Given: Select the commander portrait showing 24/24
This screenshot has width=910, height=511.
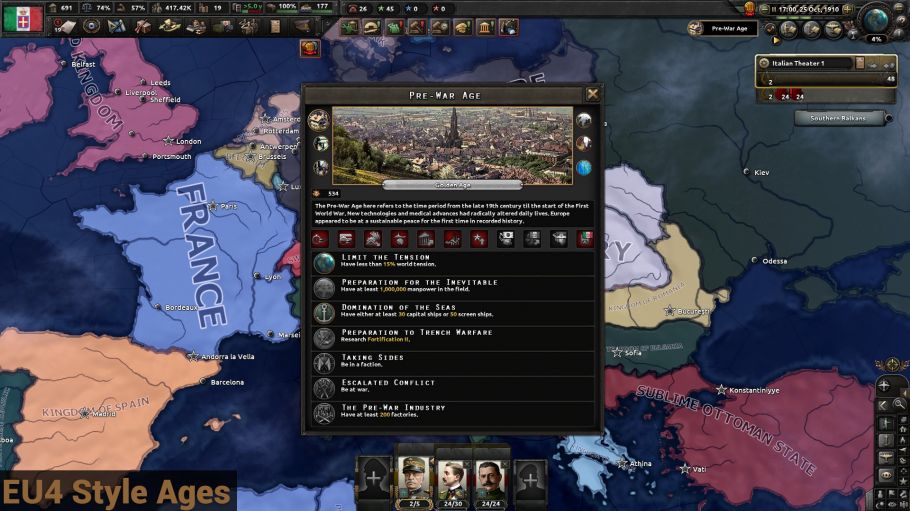Looking at the screenshot, I should [490, 478].
